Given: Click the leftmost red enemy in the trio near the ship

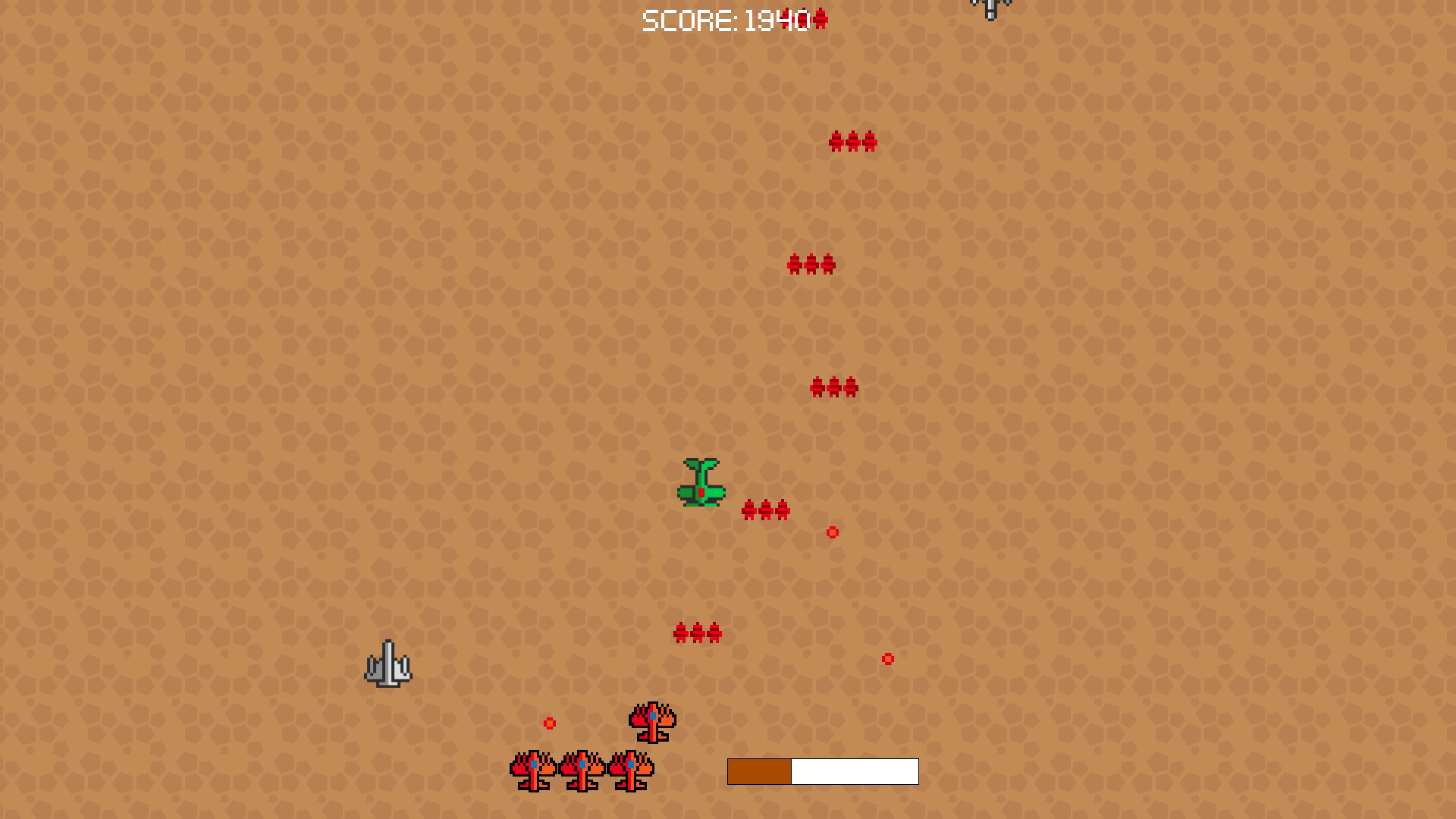Looking at the screenshot, I should (748, 510).
